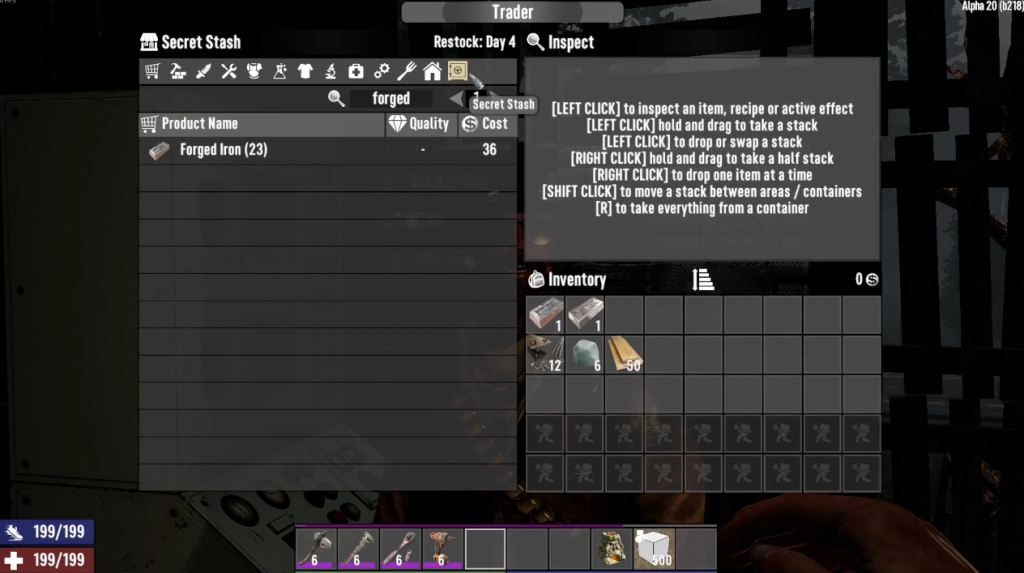The height and width of the screenshot is (573, 1024).
Task: Click the search box containing 'forged'
Action: tap(391, 99)
